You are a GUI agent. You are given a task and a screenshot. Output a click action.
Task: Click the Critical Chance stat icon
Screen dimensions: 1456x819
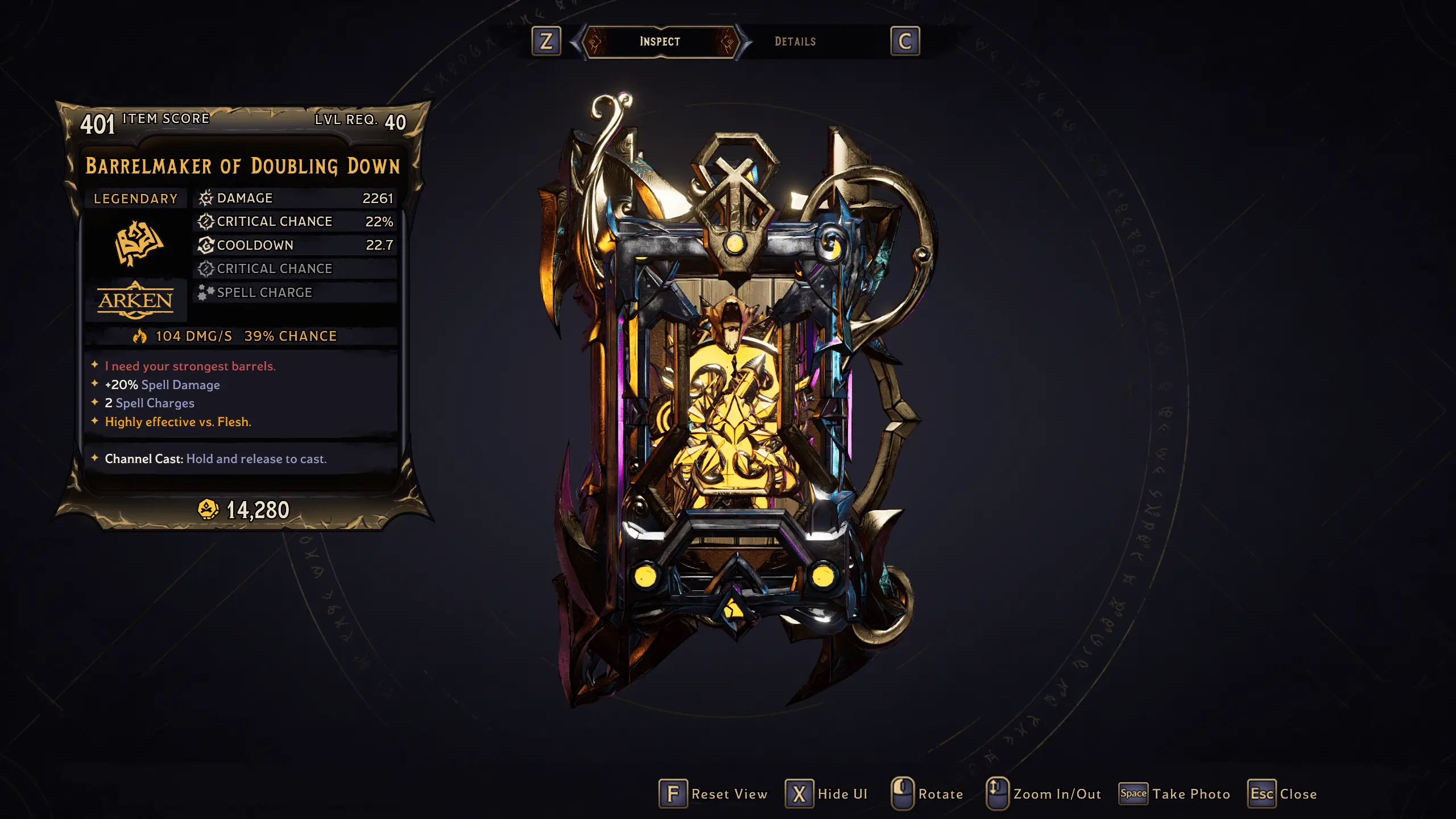point(205,222)
